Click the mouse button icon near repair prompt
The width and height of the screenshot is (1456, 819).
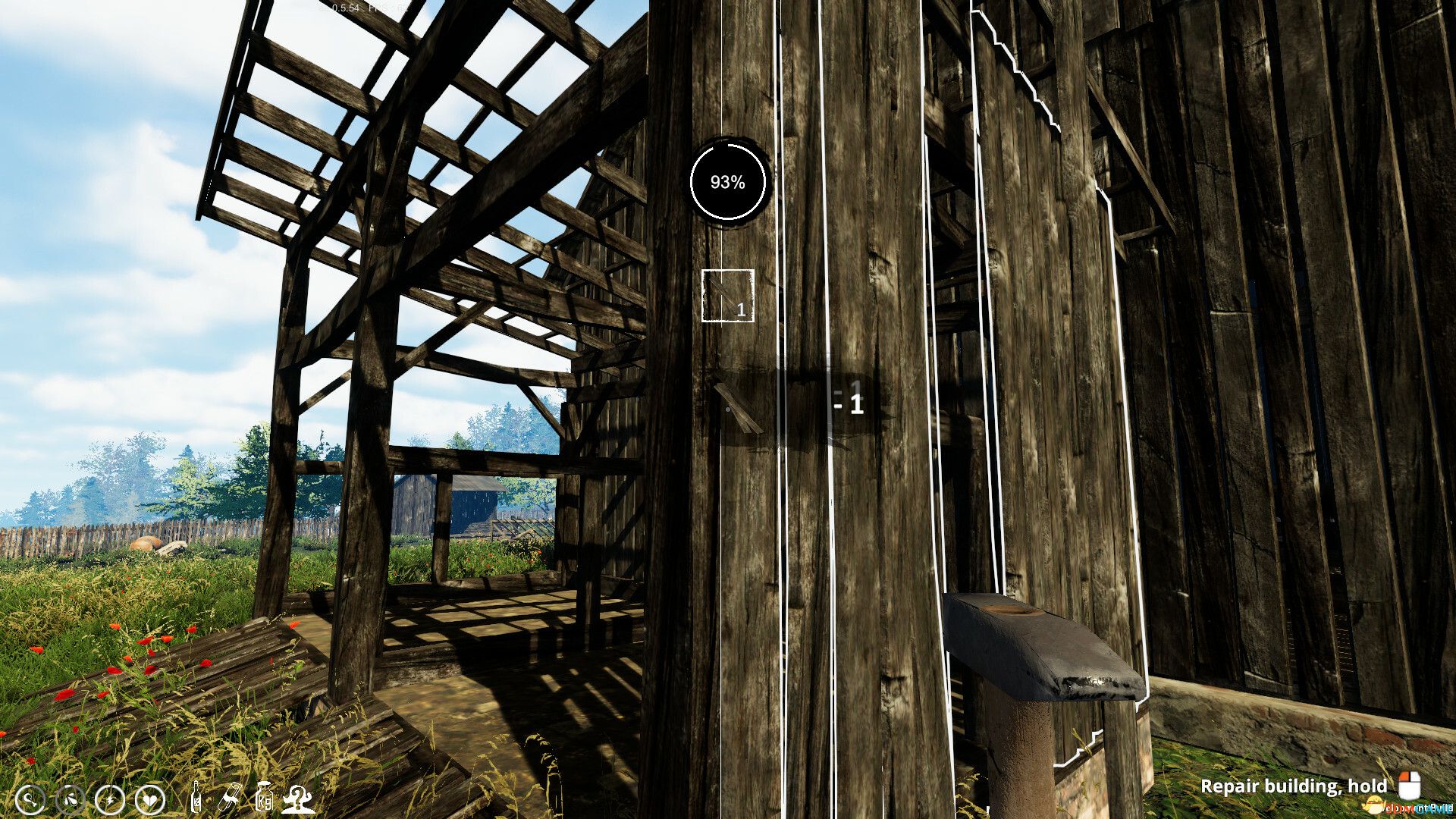coord(1410,786)
